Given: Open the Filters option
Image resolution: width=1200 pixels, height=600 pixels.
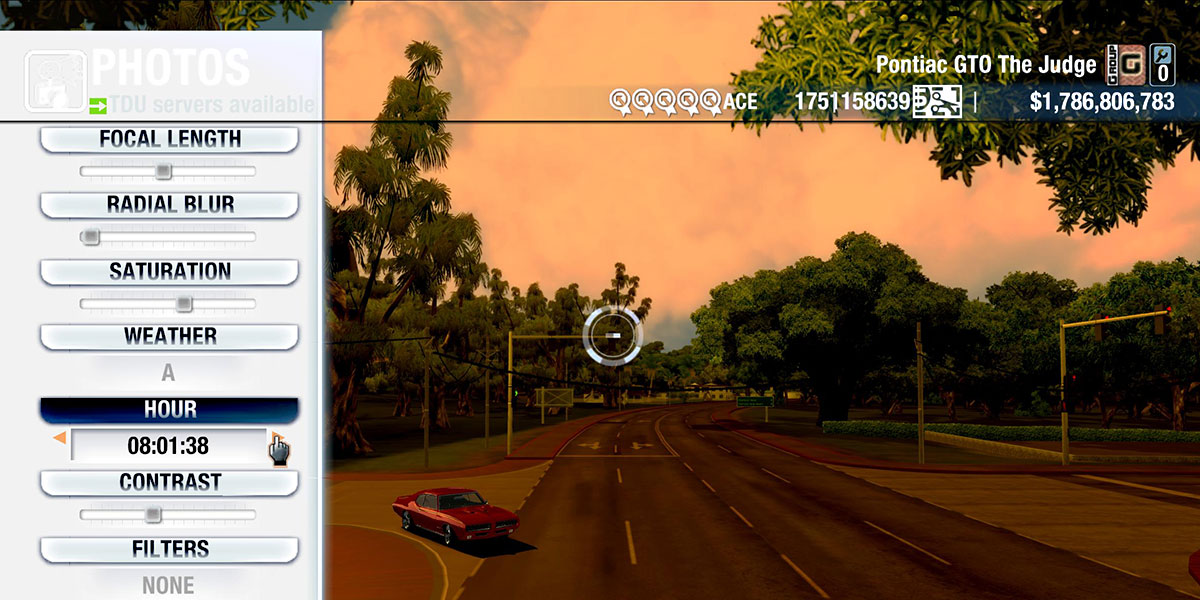Looking at the screenshot, I should tap(169, 549).
